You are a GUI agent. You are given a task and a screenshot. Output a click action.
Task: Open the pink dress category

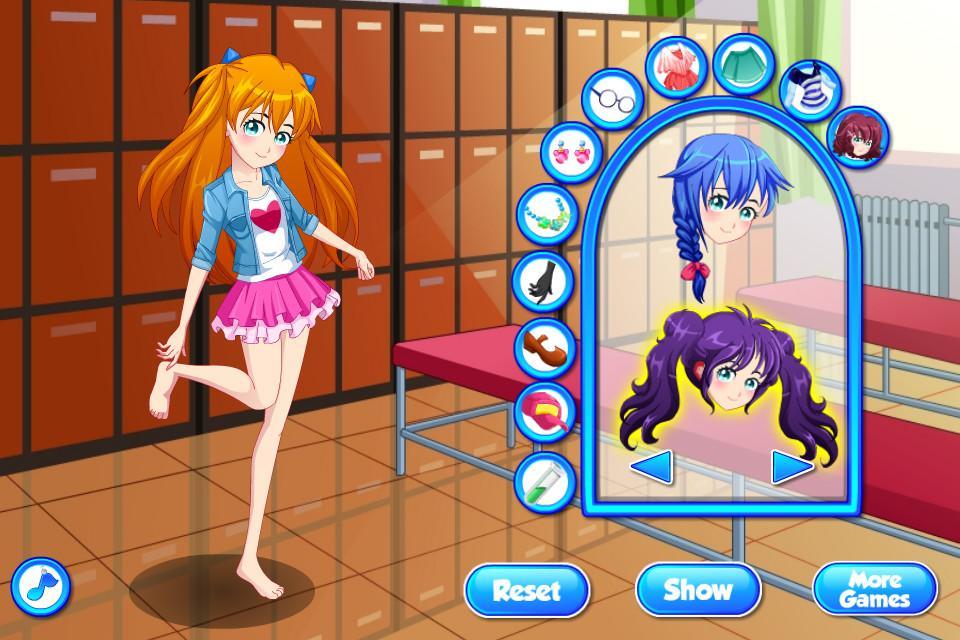coord(675,63)
